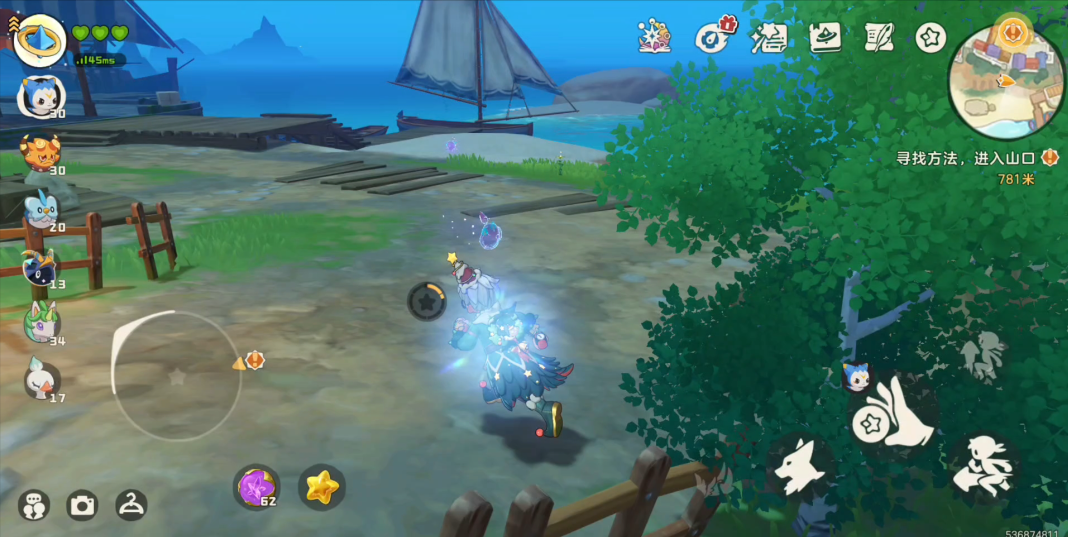
Task: Open the clothes hanger wardrobe
Action: click(131, 506)
